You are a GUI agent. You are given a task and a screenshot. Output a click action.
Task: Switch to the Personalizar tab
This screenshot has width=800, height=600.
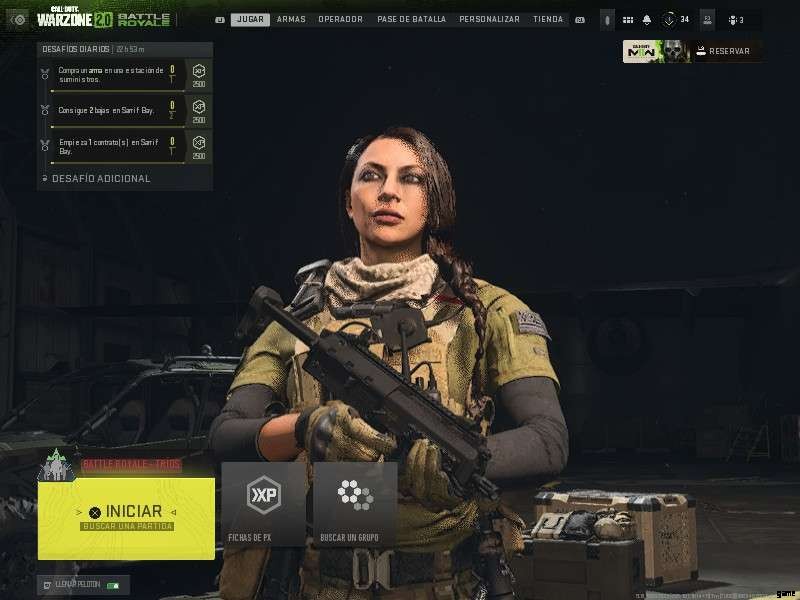point(489,19)
